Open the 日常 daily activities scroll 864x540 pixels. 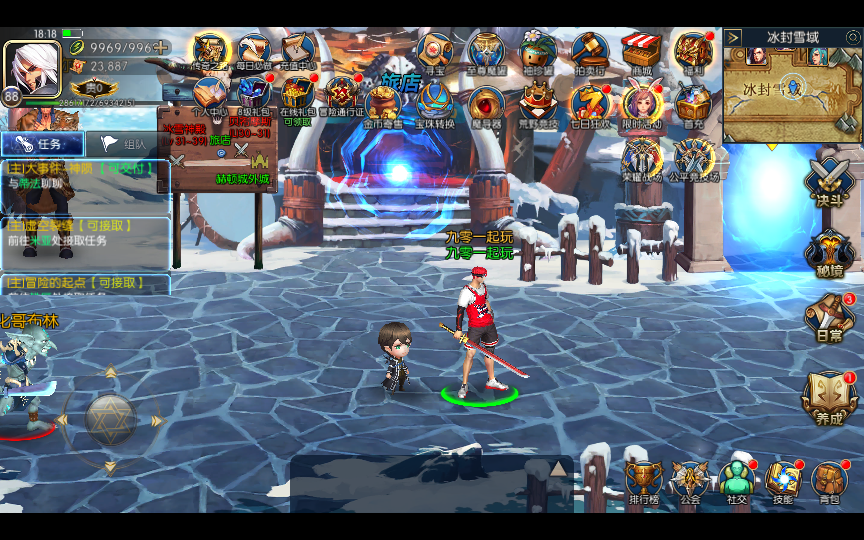(x=829, y=317)
